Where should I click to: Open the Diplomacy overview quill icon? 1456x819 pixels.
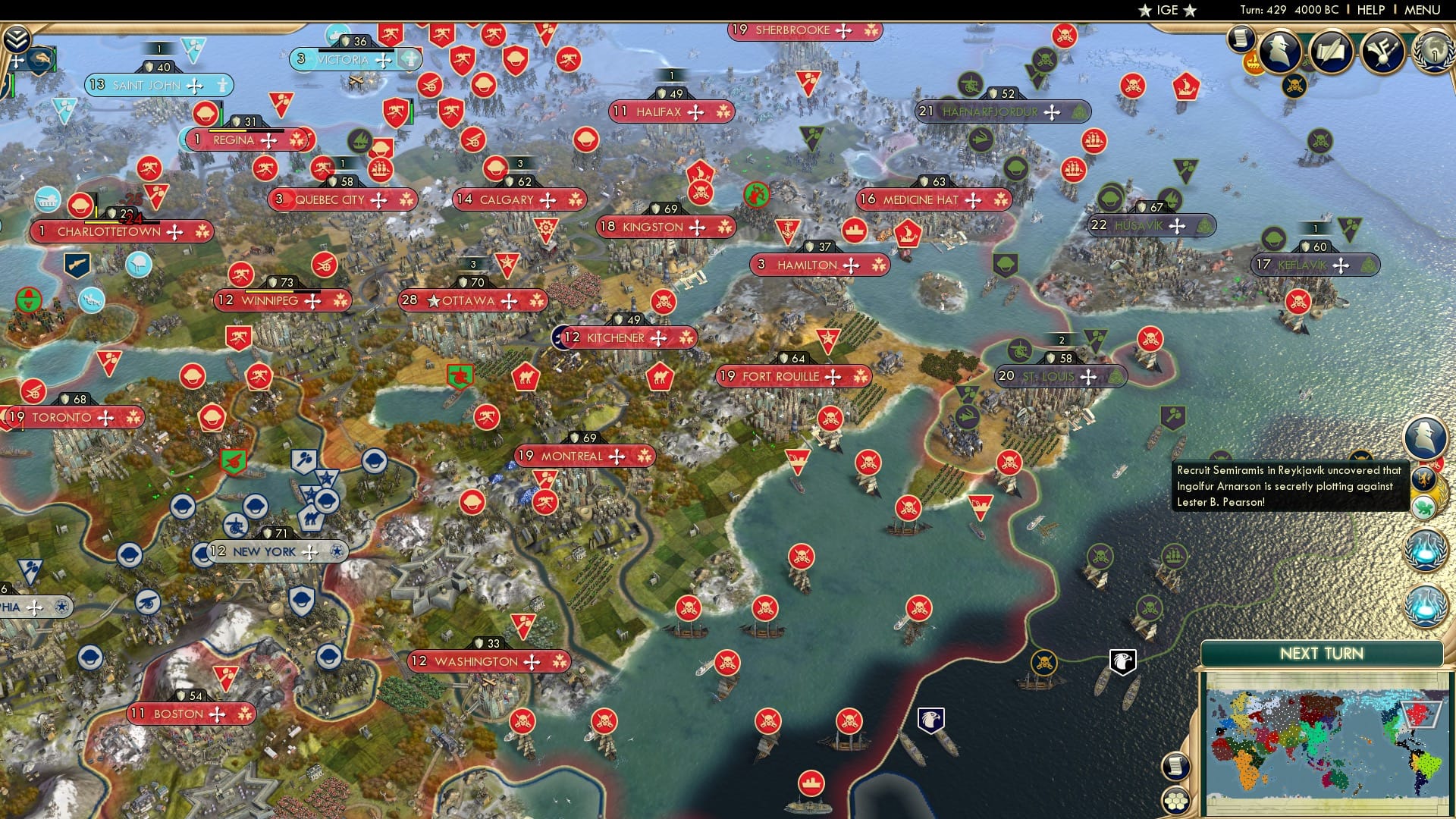(1332, 52)
